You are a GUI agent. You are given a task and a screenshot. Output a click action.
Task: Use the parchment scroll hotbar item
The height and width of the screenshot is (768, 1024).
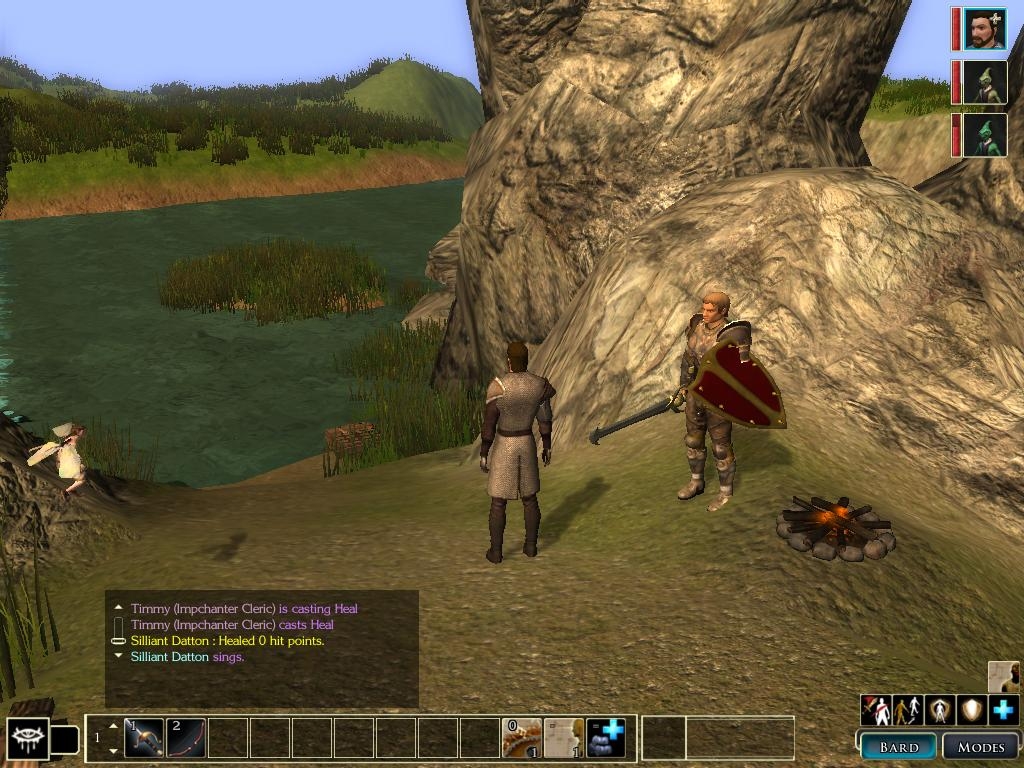pos(564,738)
